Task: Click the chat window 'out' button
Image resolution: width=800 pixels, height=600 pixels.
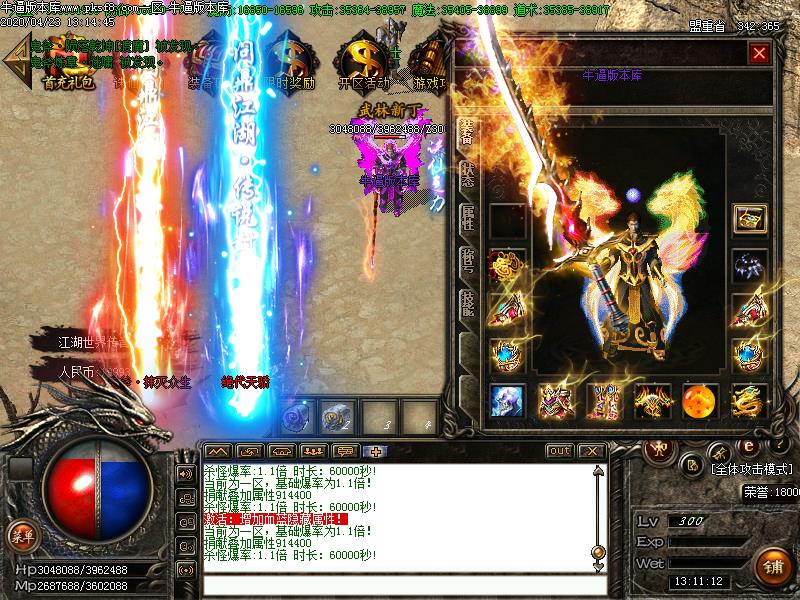Action: pos(560,451)
